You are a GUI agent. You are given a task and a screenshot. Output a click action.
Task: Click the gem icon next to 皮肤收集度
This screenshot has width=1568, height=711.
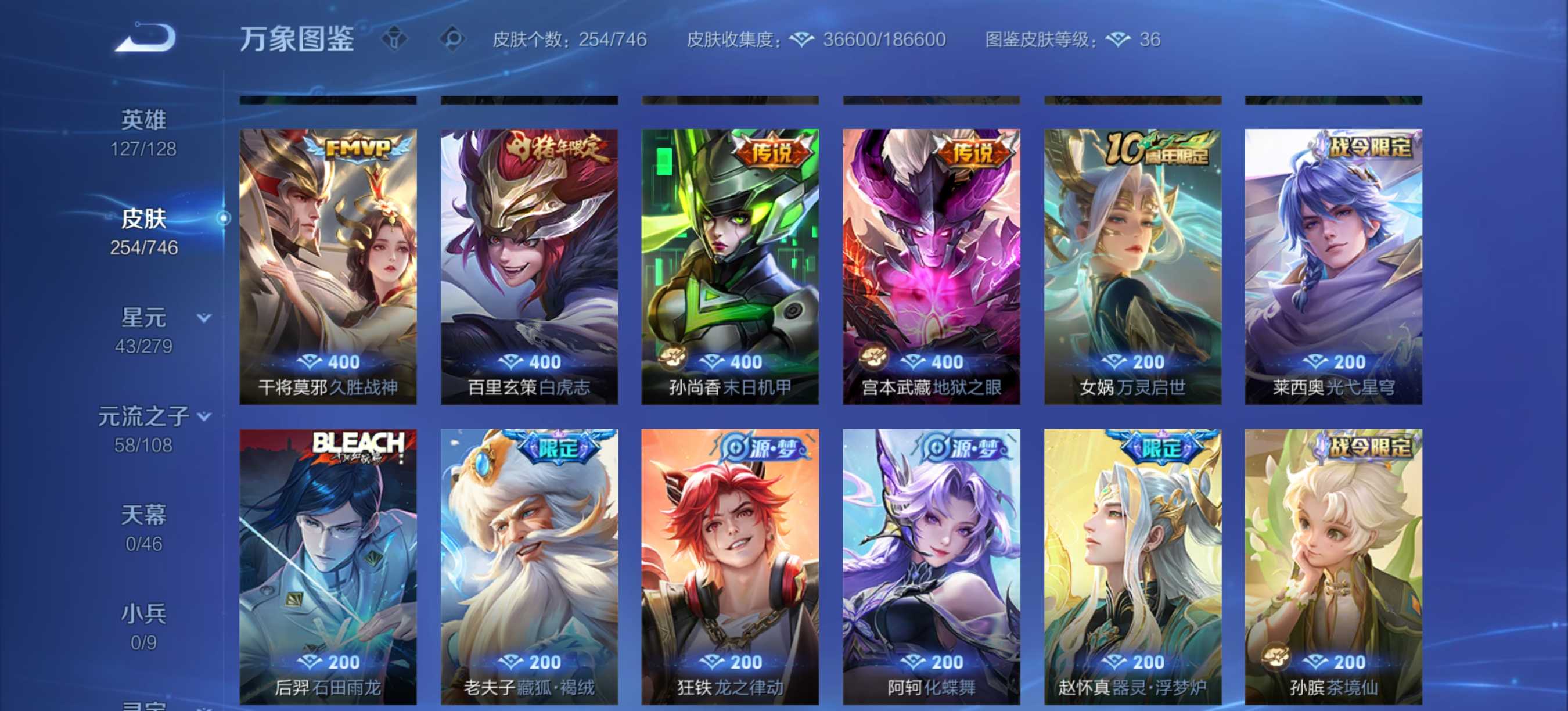(802, 38)
